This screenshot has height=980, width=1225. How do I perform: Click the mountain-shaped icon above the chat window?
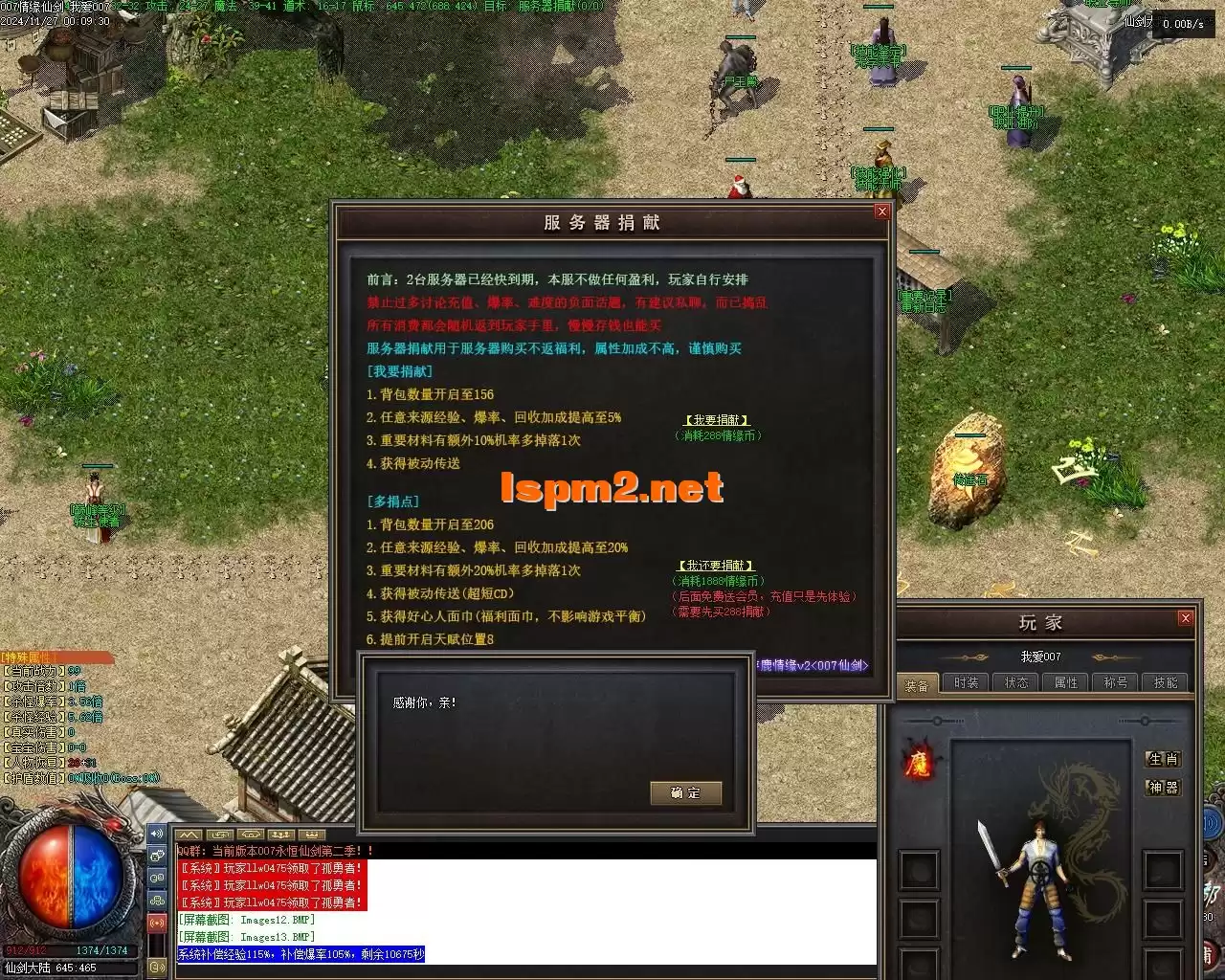point(189,834)
